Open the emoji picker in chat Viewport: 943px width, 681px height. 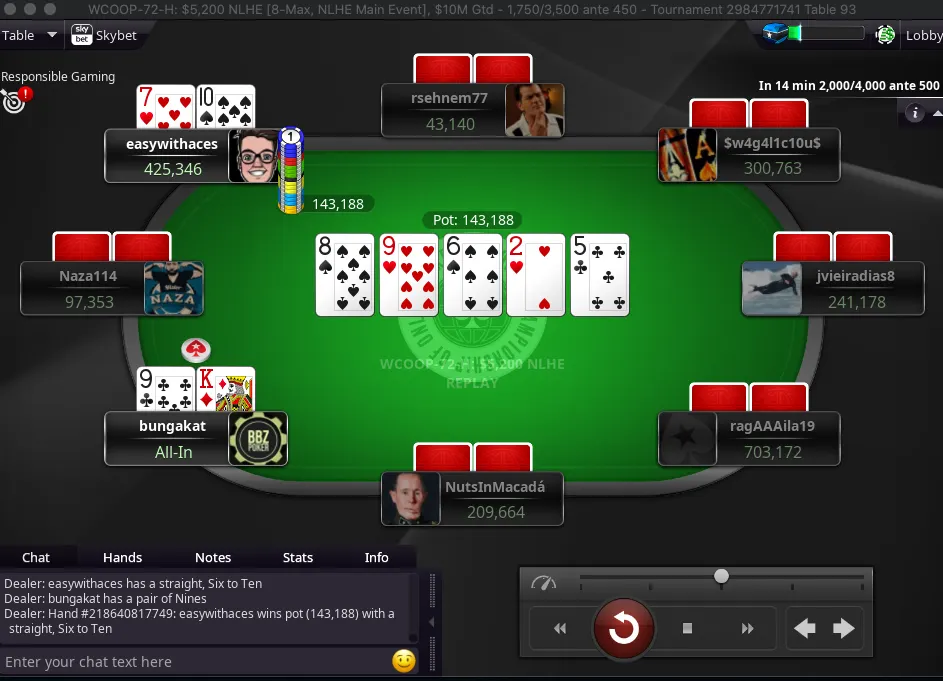[x=404, y=661]
